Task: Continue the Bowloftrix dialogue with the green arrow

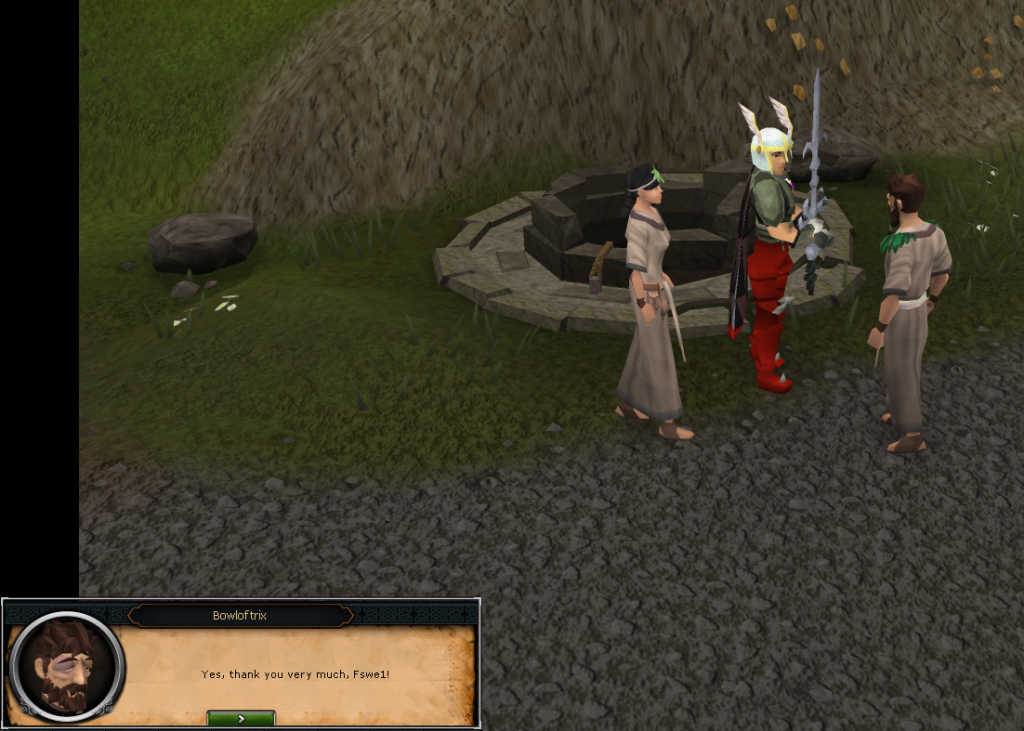Action: coord(240,718)
